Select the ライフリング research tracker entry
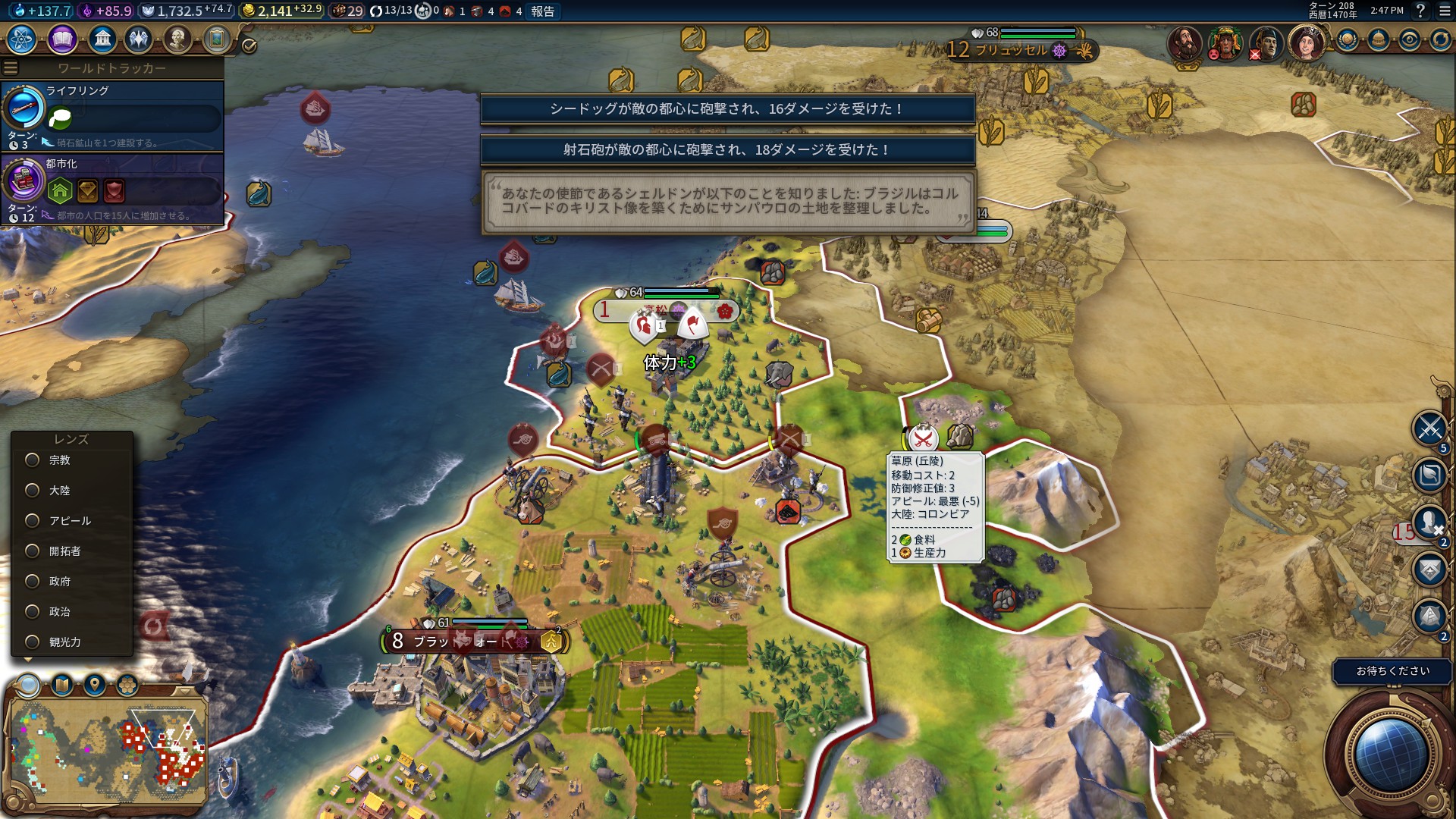This screenshot has height=819, width=1456. point(114,115)
